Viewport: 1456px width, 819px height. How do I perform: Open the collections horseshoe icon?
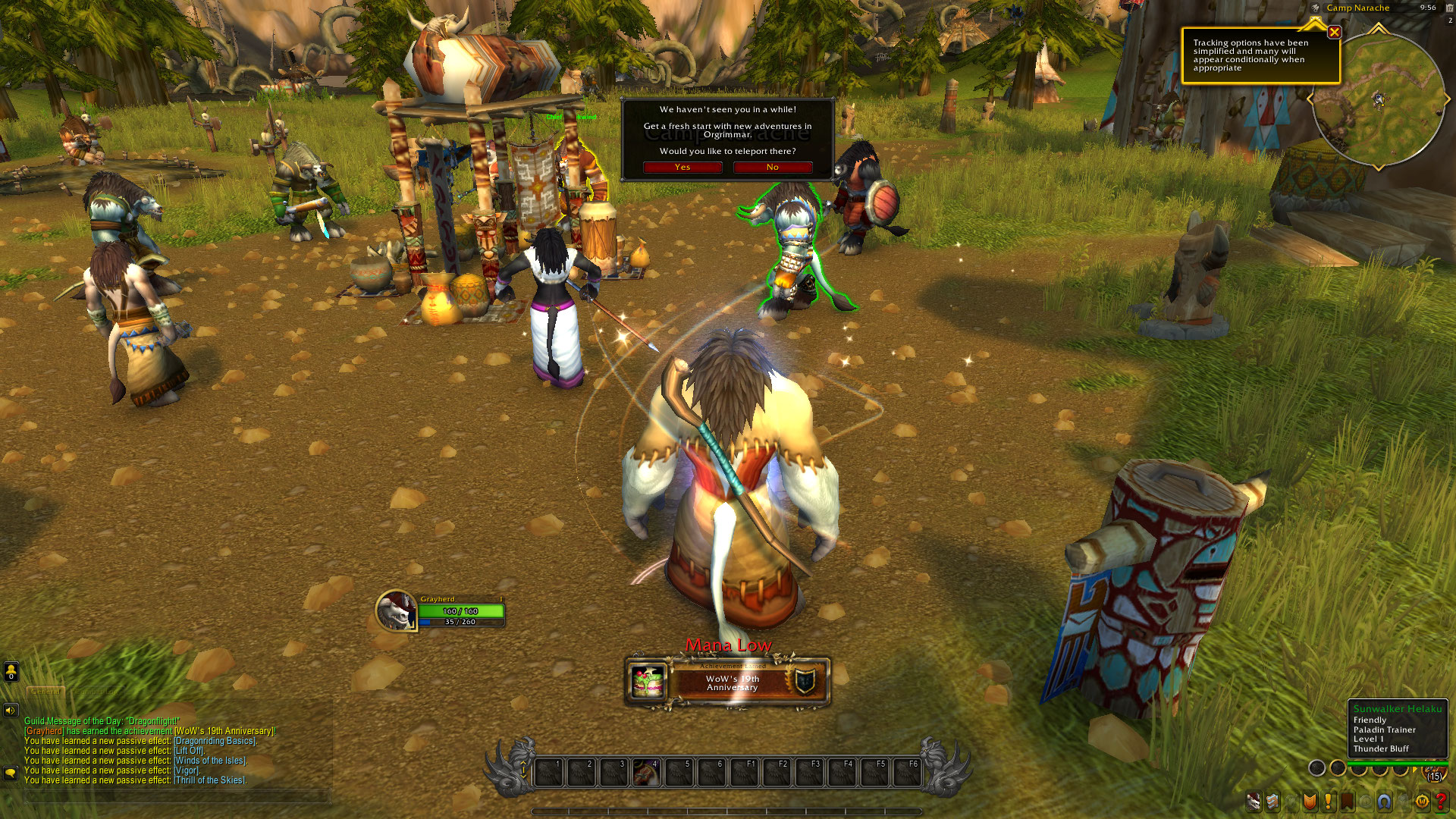tap(1385, 801)
